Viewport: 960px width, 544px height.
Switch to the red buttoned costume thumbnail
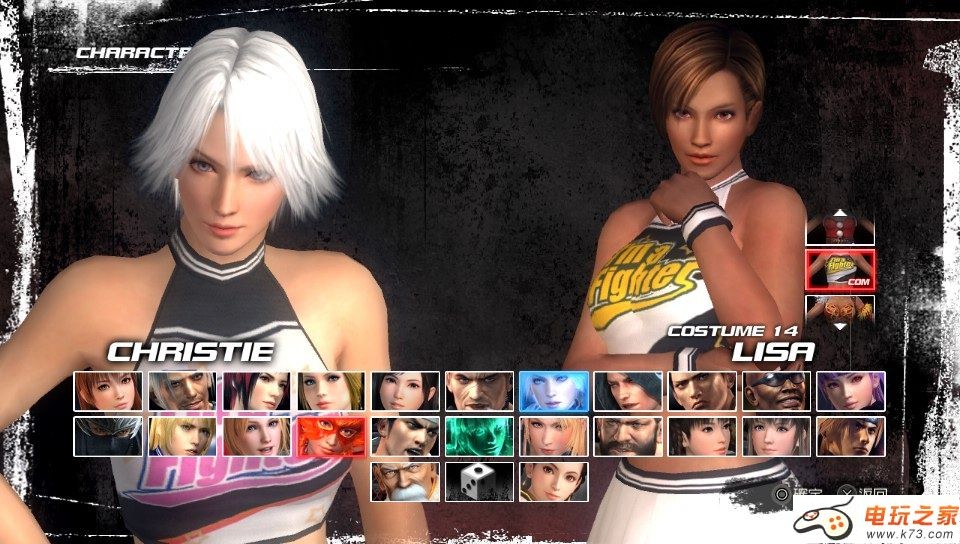coord(840,231)
